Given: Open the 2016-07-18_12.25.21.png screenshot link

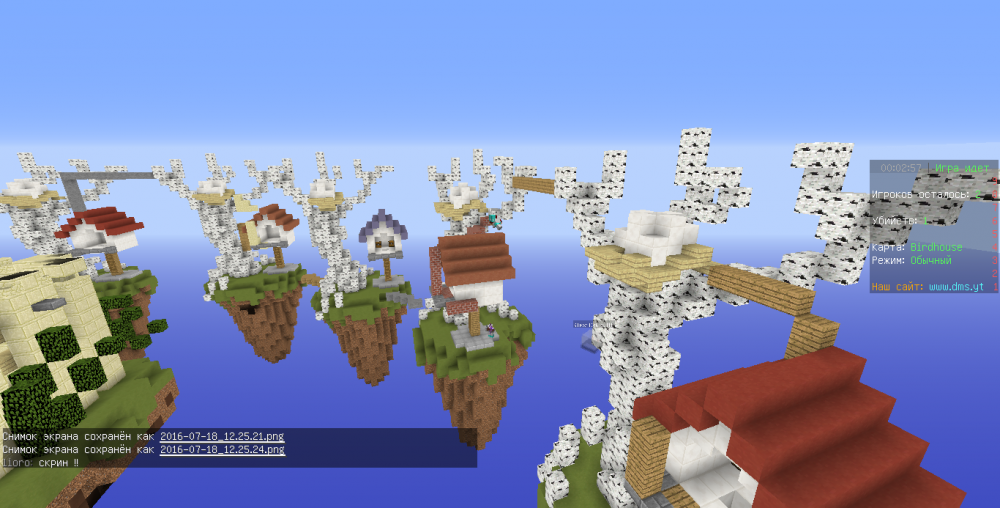Looking at the screenshot, I should pyautogui.click(x=222, y=436).
